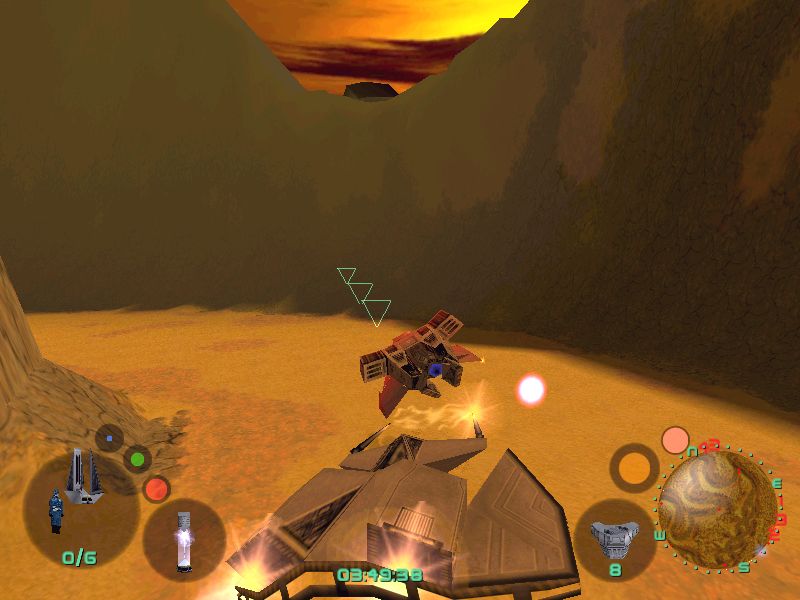Click the red round indicator light
The height and width of the screenshot is (600, 800).
[156, 489]
